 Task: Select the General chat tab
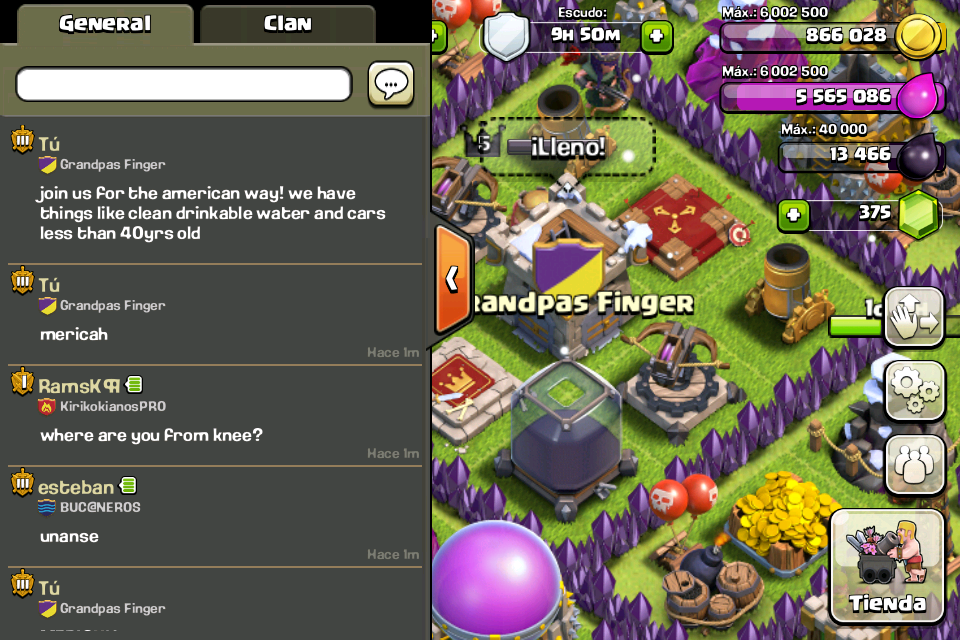[x=104, y=24]
